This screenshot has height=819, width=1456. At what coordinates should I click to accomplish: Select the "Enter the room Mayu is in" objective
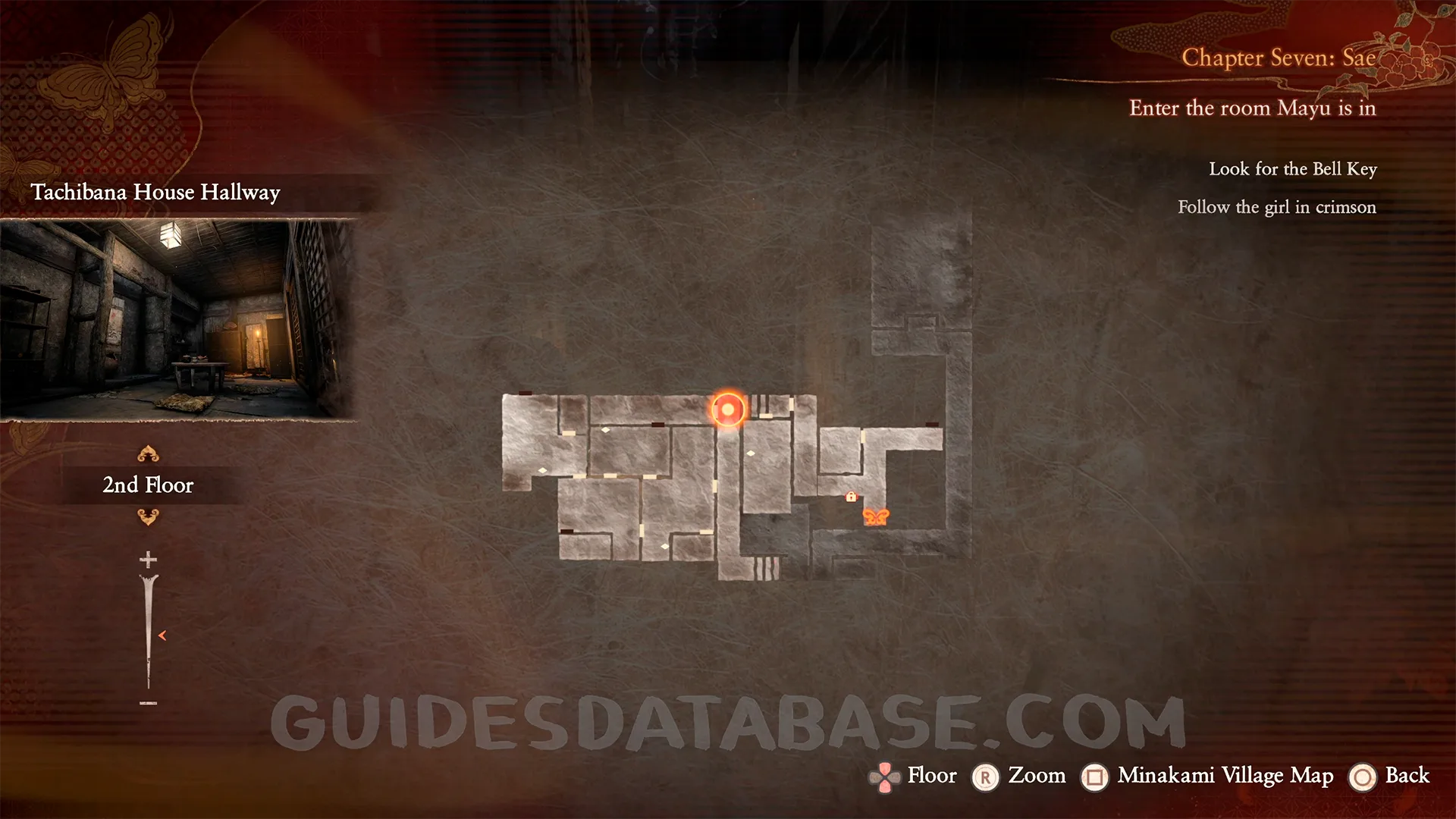click(1252, 108)
